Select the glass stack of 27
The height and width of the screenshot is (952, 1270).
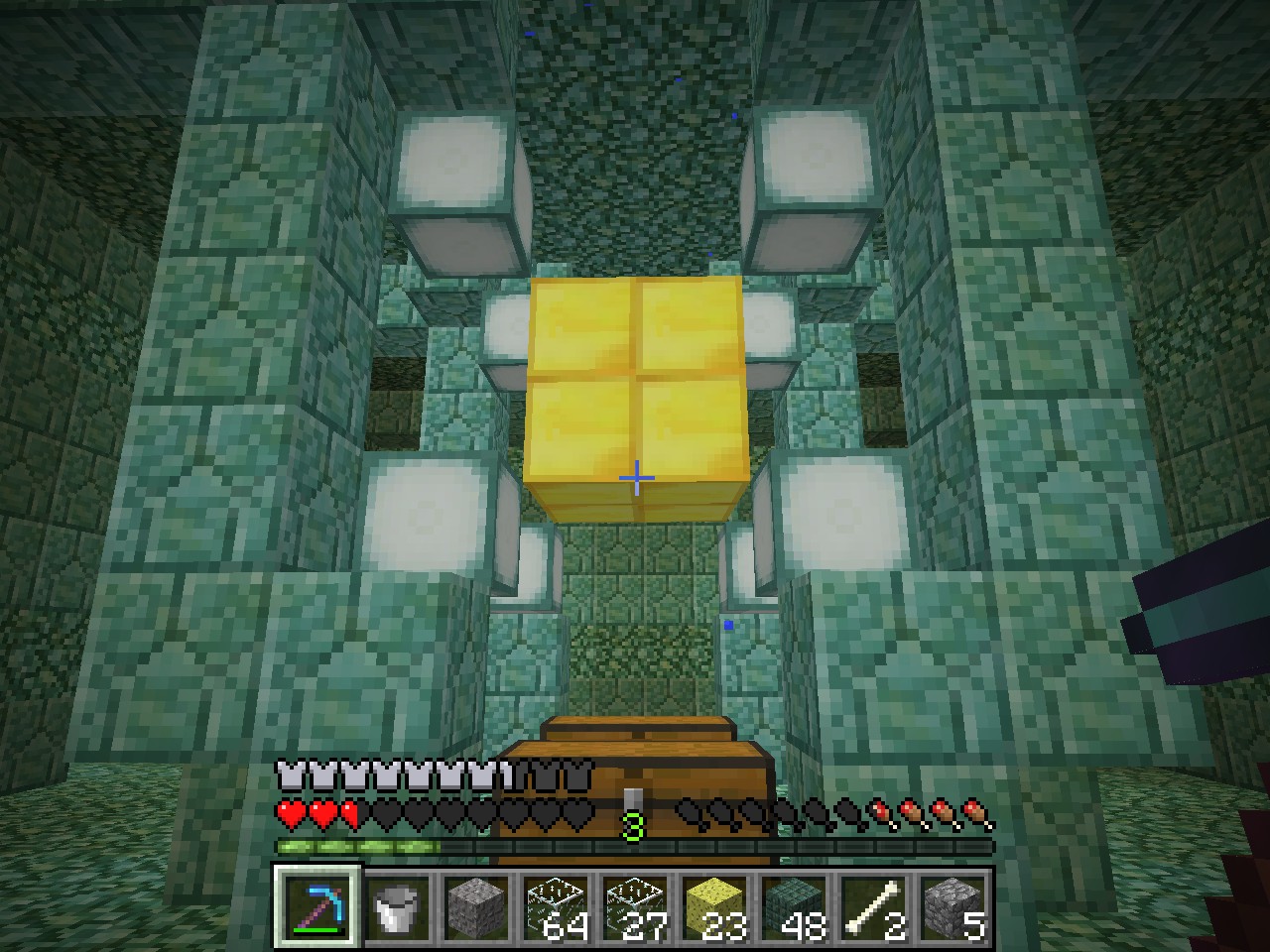(x=635, y=907)
